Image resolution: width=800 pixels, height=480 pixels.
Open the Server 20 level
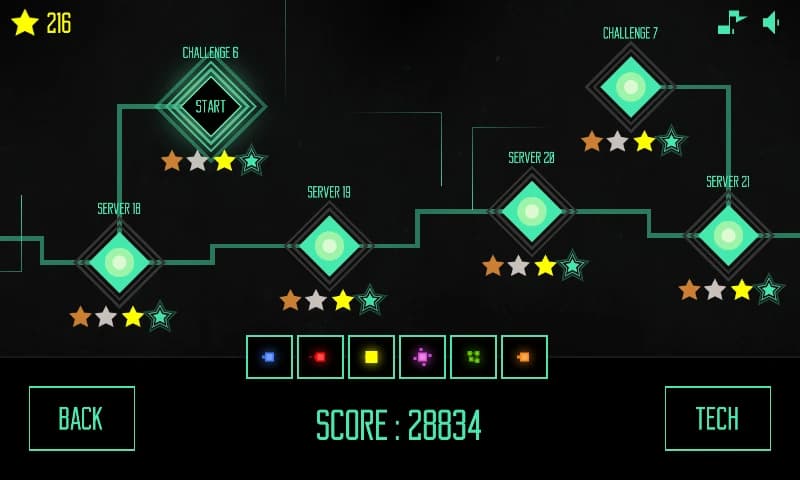pos(531,211)
